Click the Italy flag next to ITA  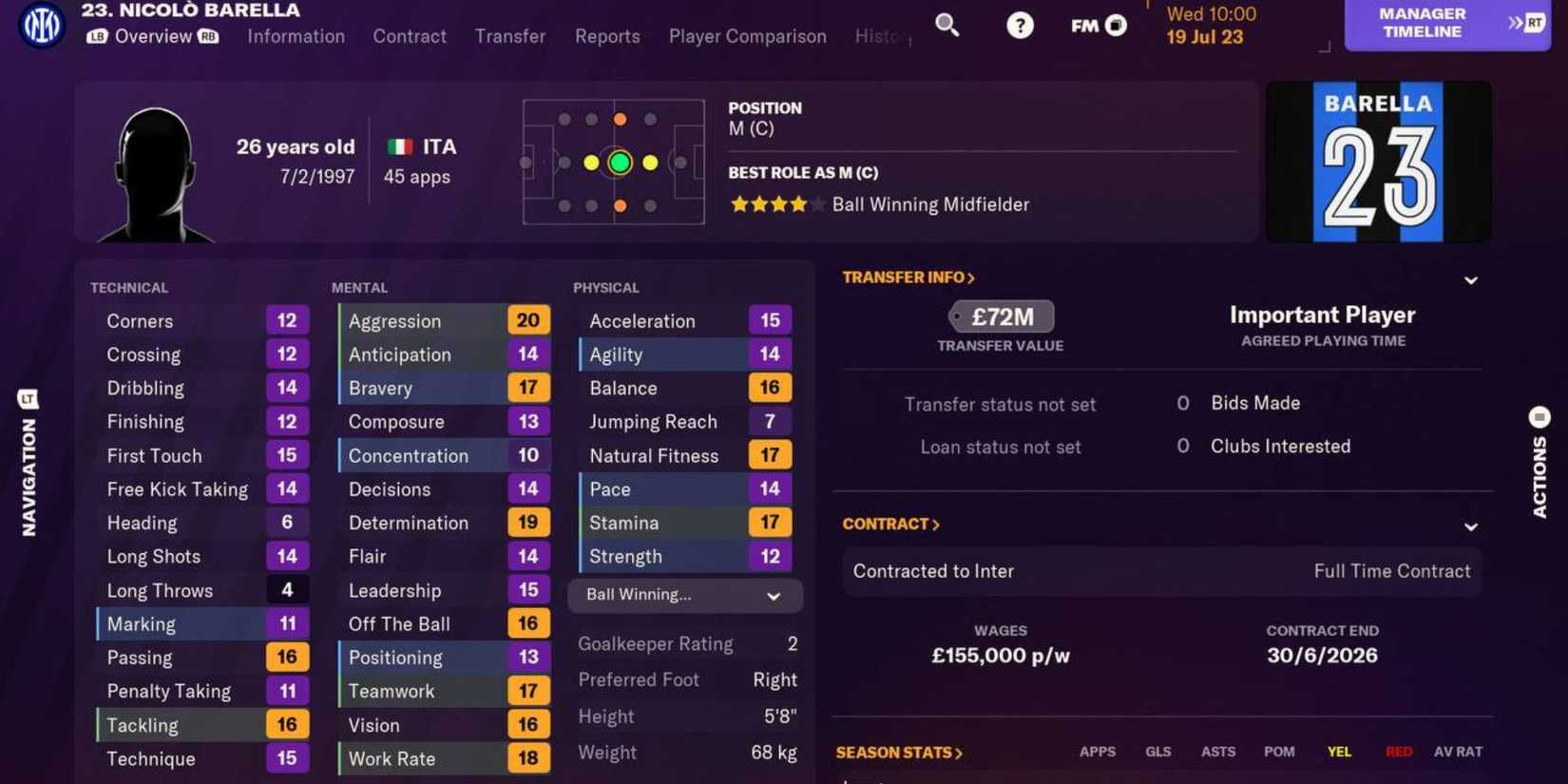[x=398, y=147]
